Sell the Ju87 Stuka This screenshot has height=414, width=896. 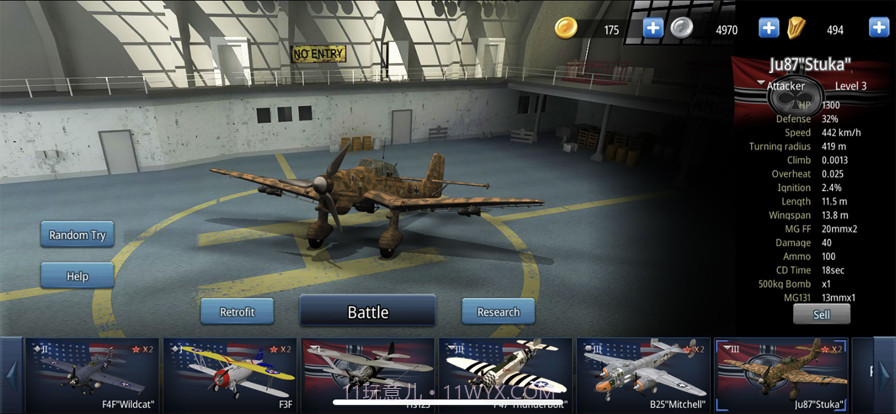pyautogui.click(x=821, y=314)
